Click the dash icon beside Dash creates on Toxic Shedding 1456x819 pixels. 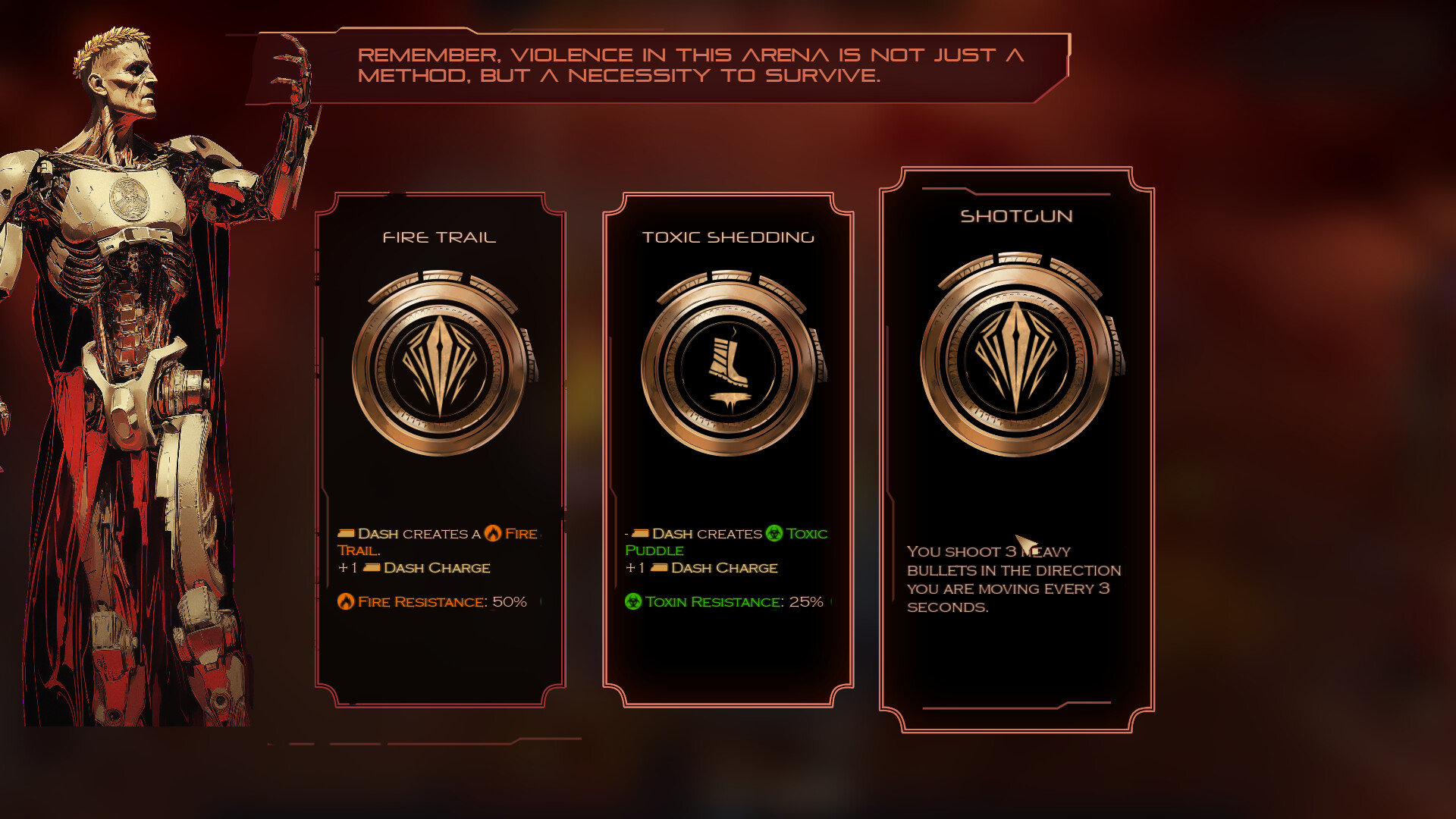click(x=639, y=533)
